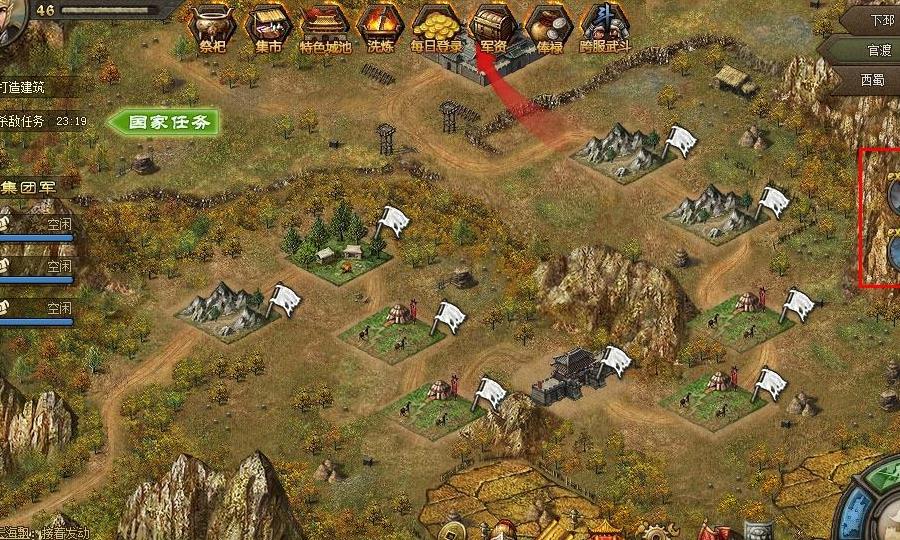Switch to the 下邳 map tab
900x540 pixels.
click(869, 20)
